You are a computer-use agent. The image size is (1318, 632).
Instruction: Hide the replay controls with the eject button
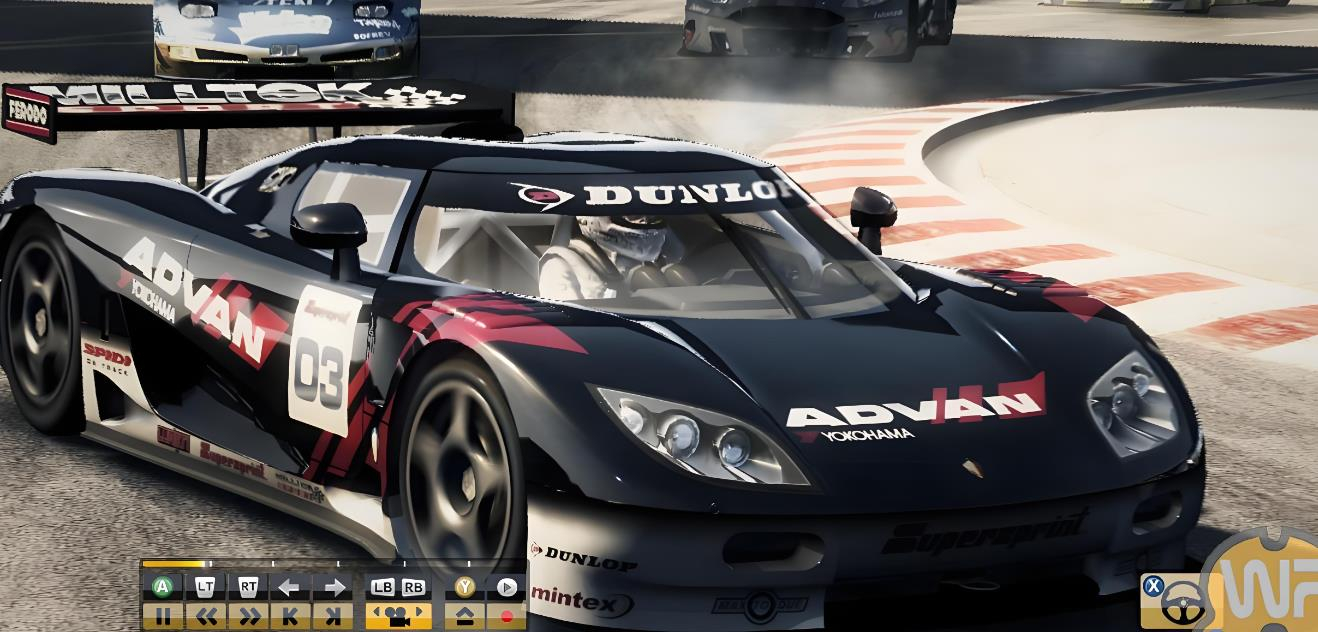465,616
